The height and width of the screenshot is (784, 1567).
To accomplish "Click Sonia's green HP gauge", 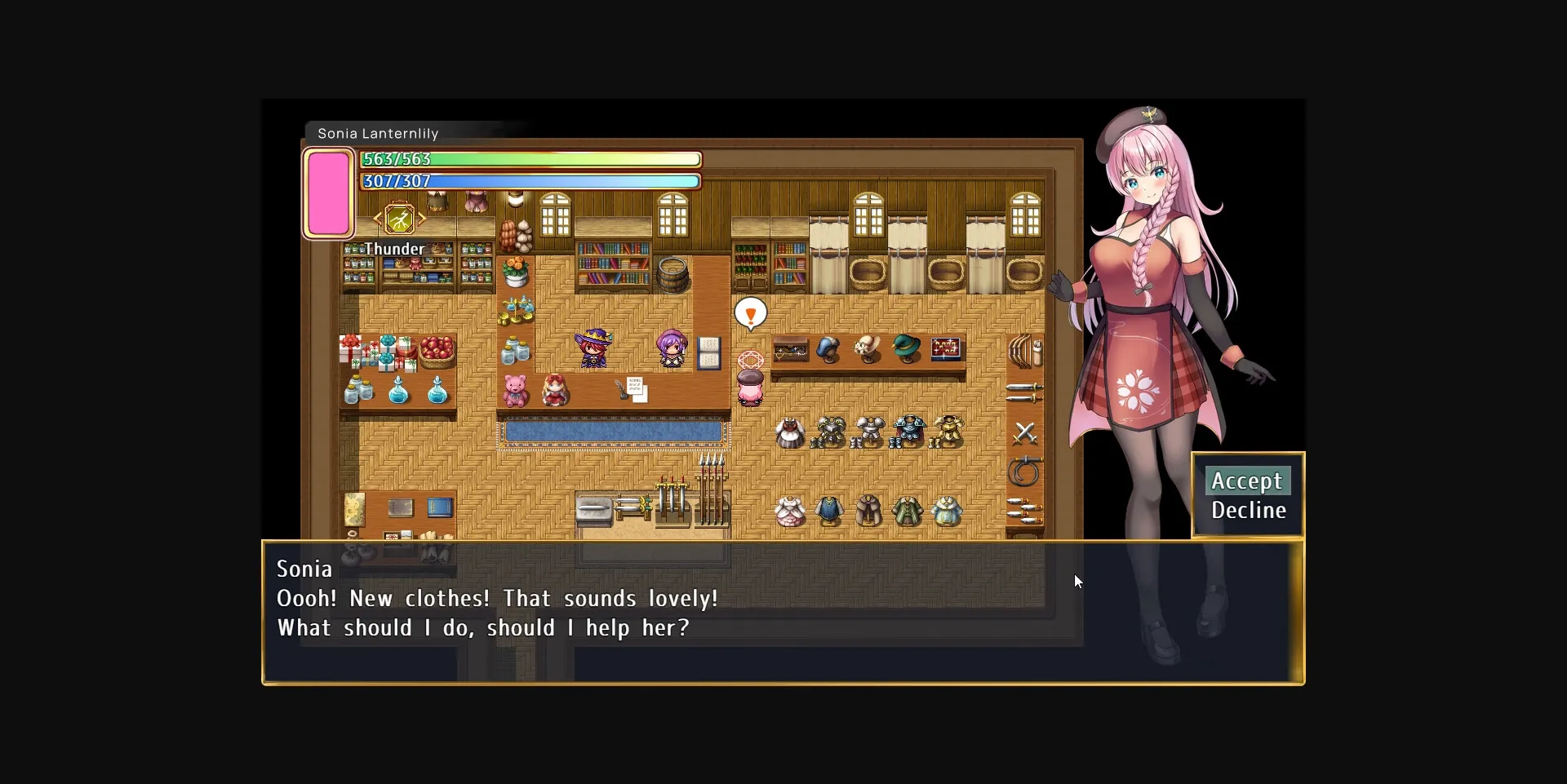I will [x=530, y=159].
